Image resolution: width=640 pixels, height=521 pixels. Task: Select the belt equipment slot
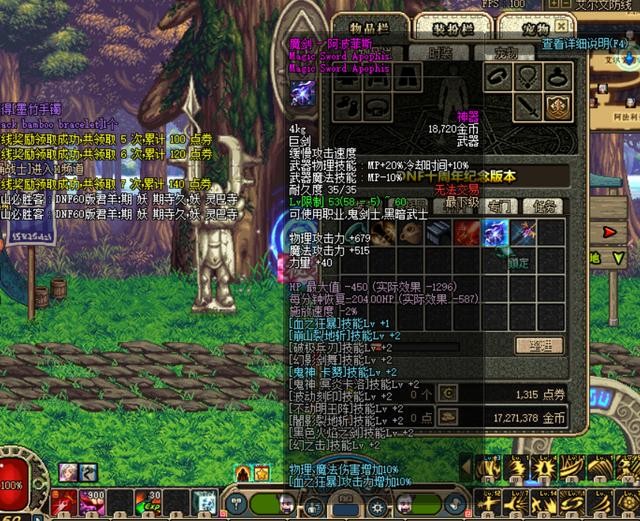pos(377,106)
